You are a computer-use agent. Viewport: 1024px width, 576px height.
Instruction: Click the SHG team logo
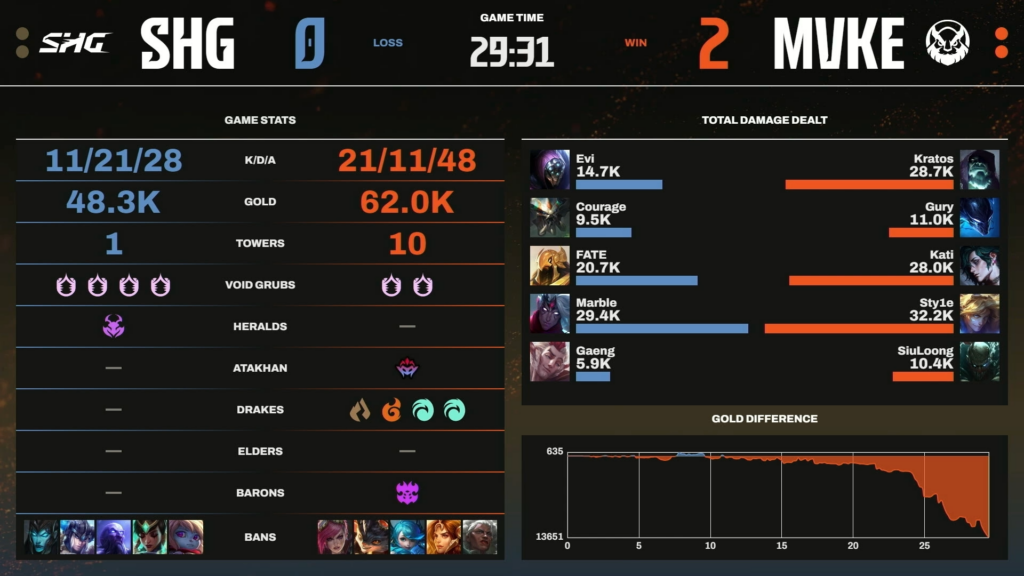(x=75, y=43)
